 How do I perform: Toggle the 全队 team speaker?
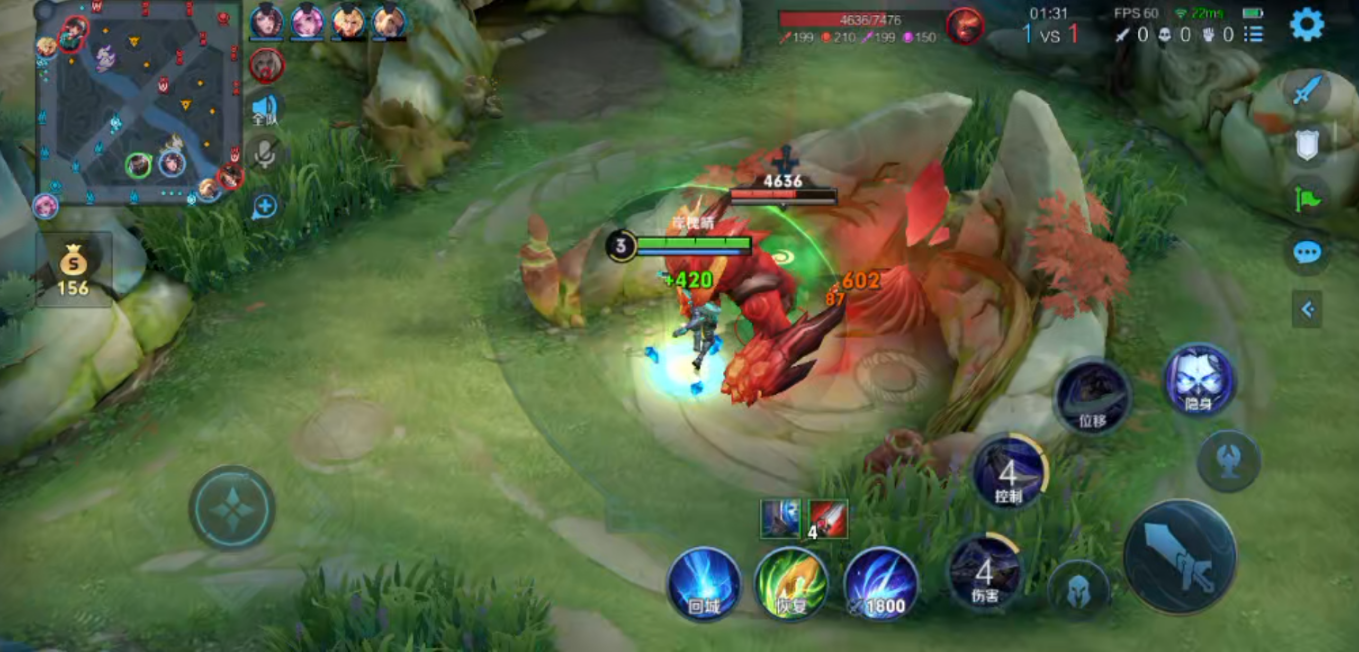tap(265, 108)
